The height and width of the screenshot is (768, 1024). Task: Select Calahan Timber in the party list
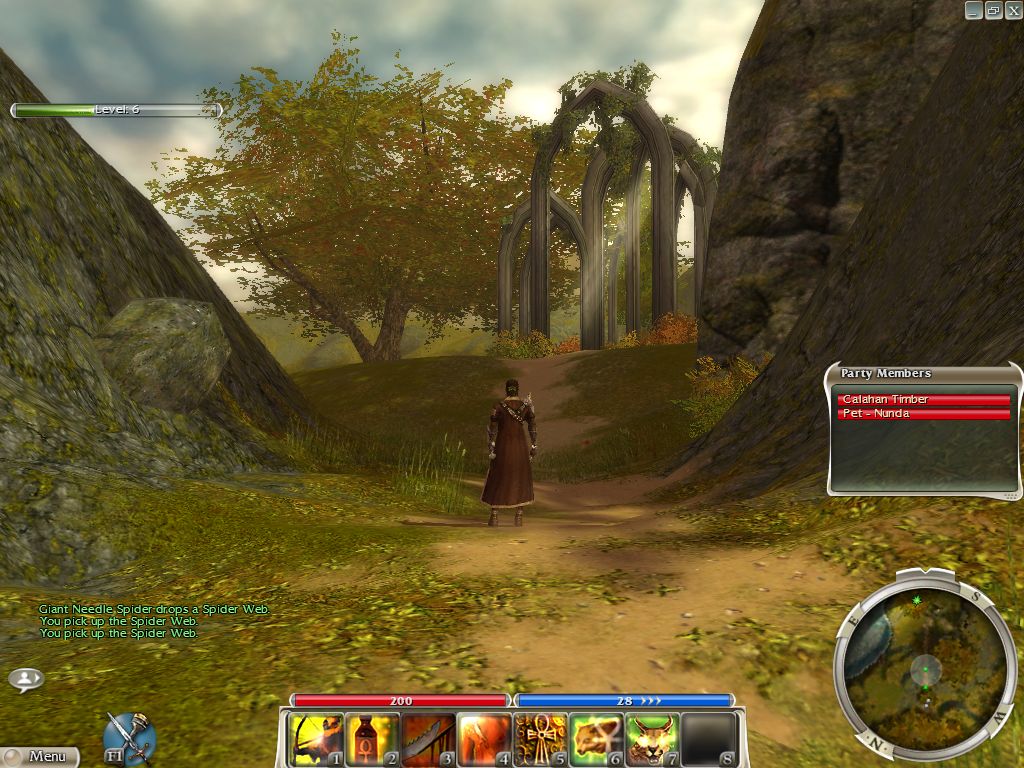tap(923, 400)
